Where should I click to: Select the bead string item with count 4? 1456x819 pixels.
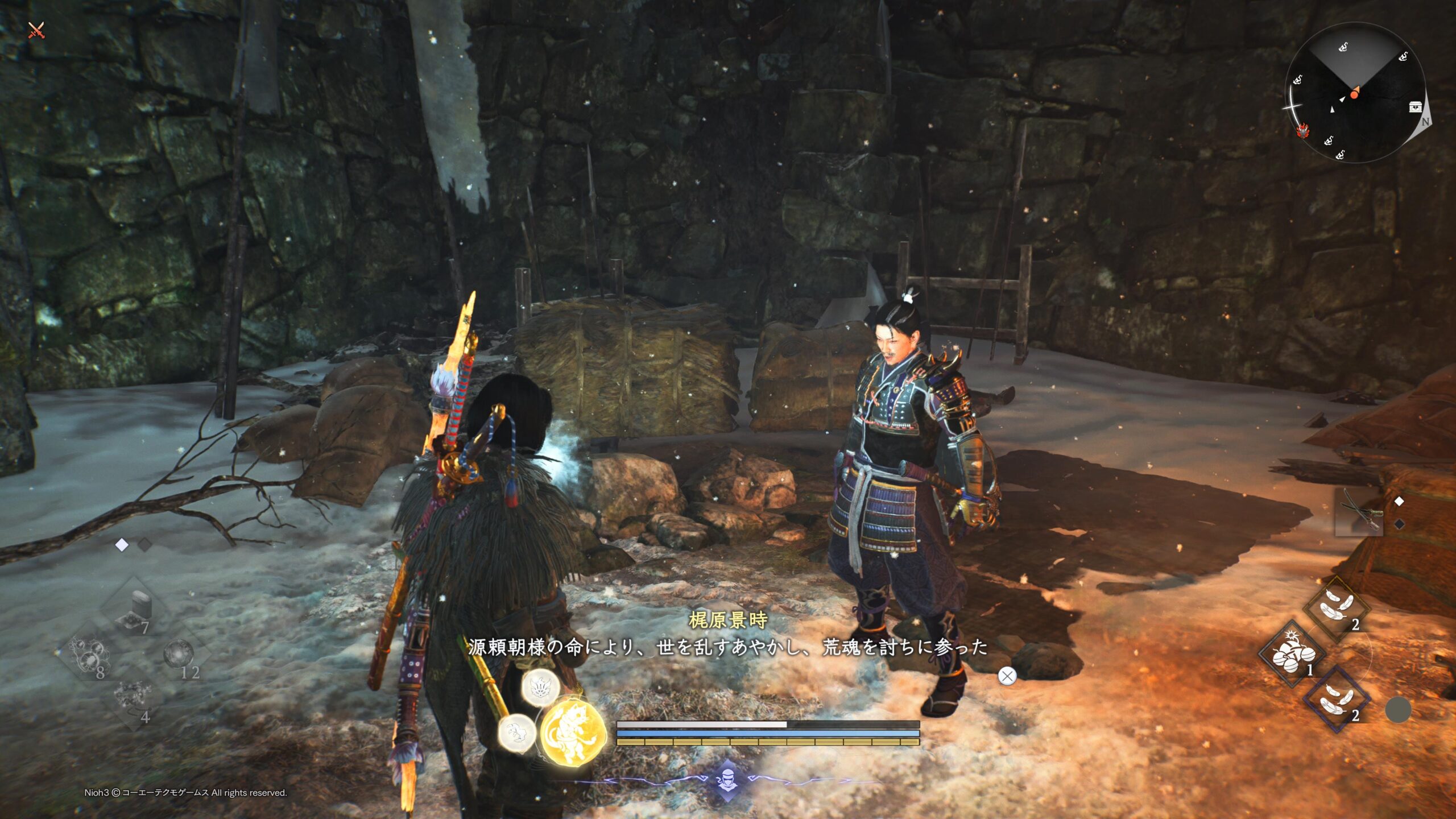coord(134,701)
